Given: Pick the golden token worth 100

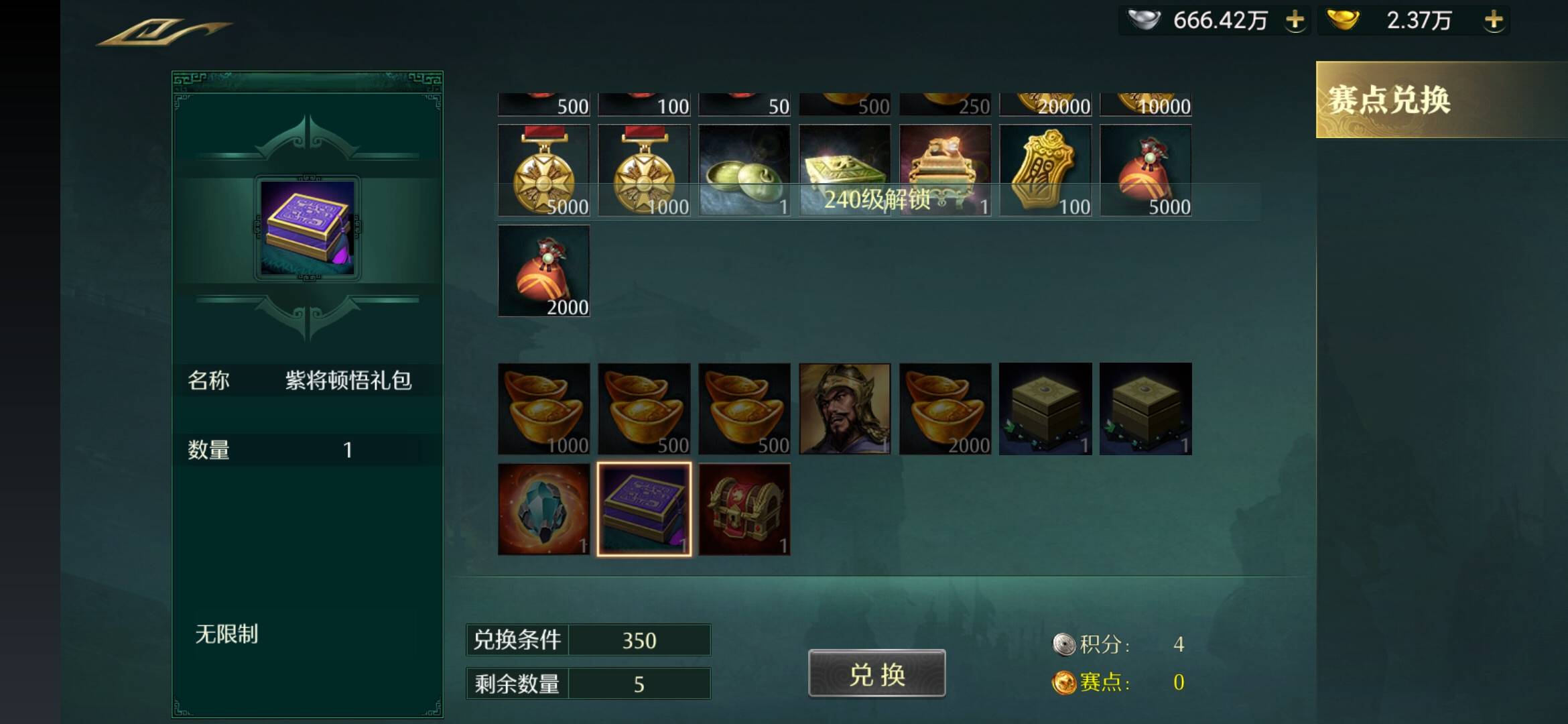Looking at the screenshot, I should pos(1045,170).
